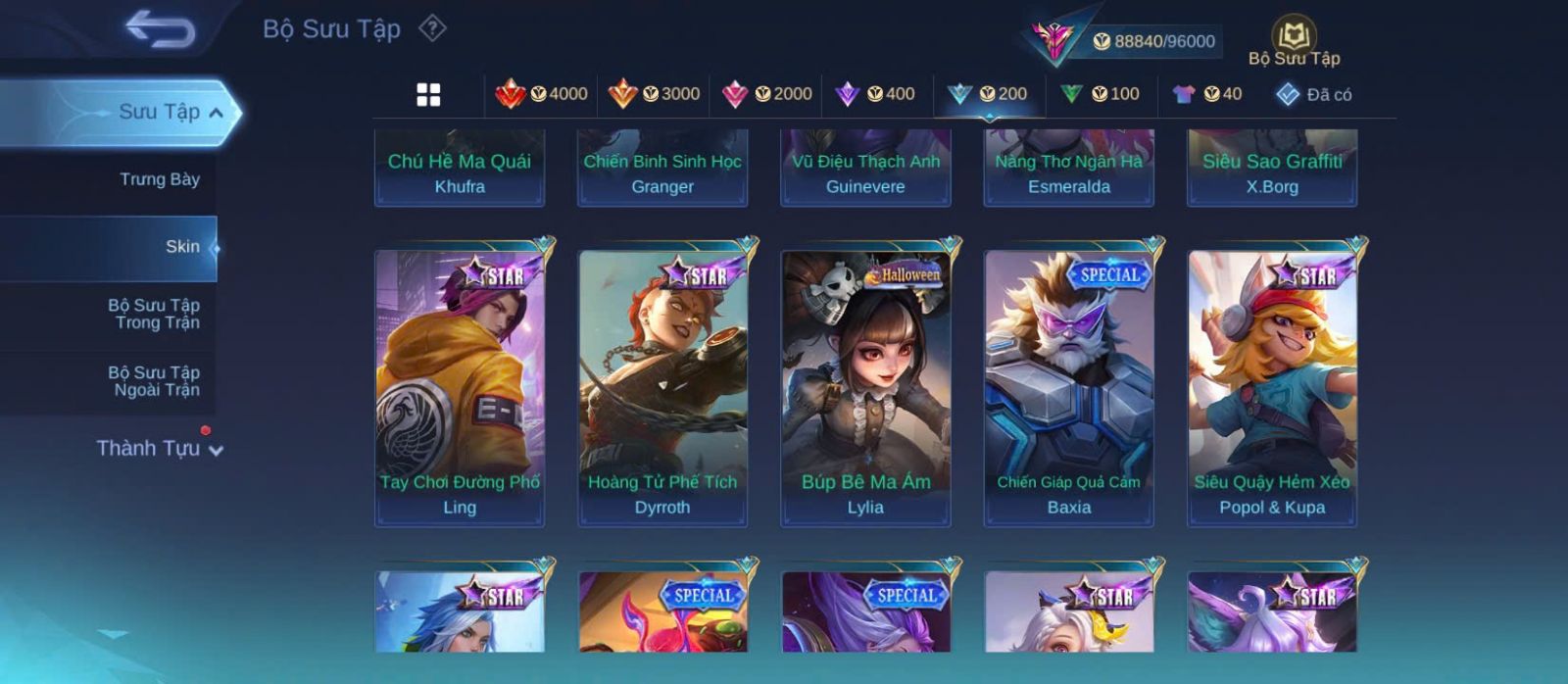Viewport: 1568px width, 684px height.
Task: Filter by Đã có owned skins
Action: pos(1314,94)
